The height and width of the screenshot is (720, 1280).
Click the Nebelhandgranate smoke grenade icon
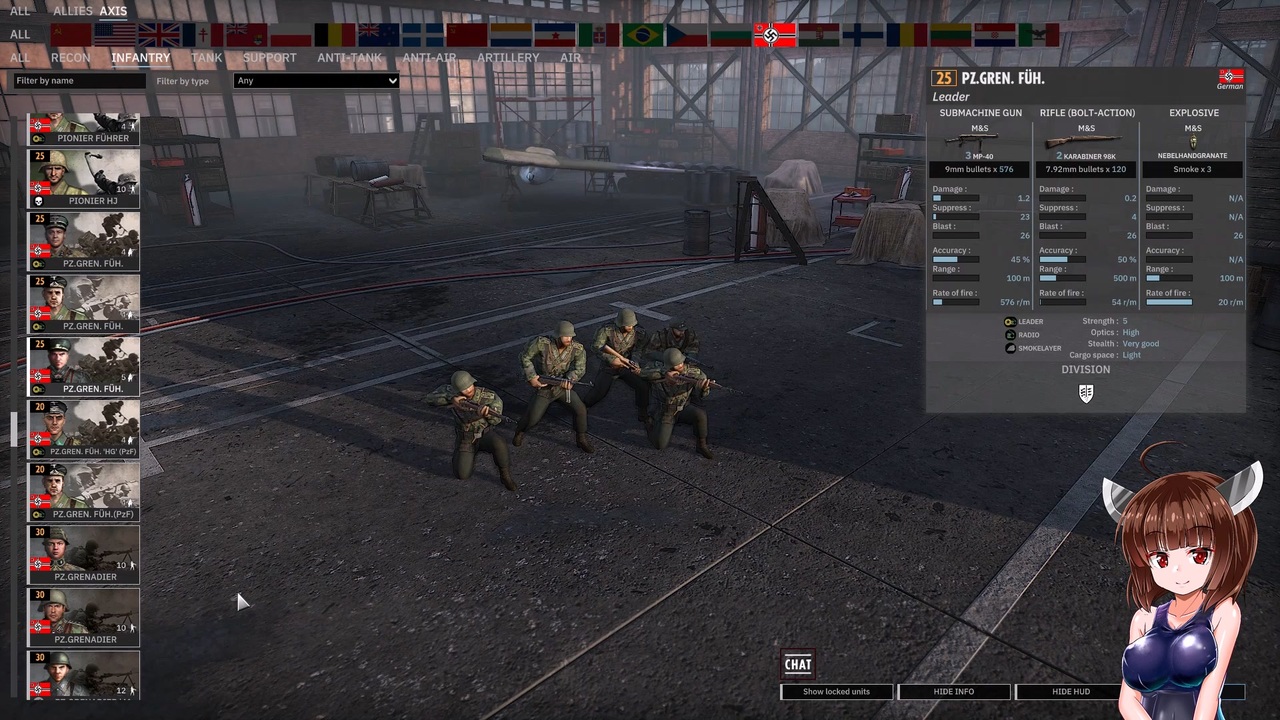pos(1192,140)
